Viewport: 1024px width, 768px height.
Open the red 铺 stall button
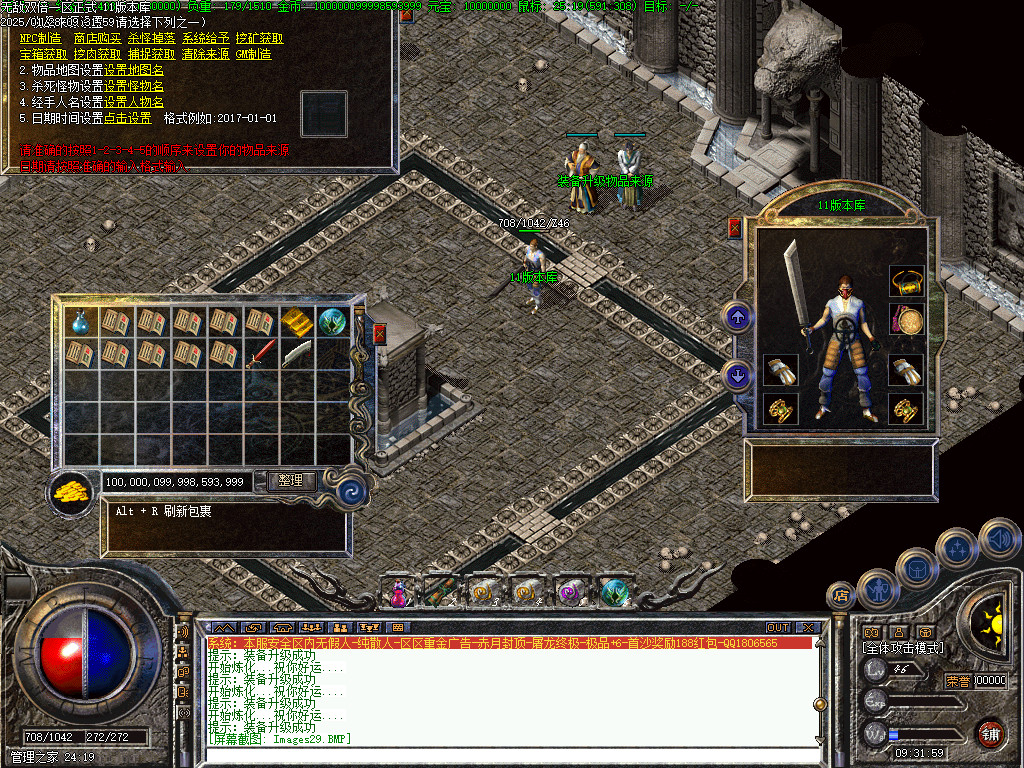(x=990, y=734)
